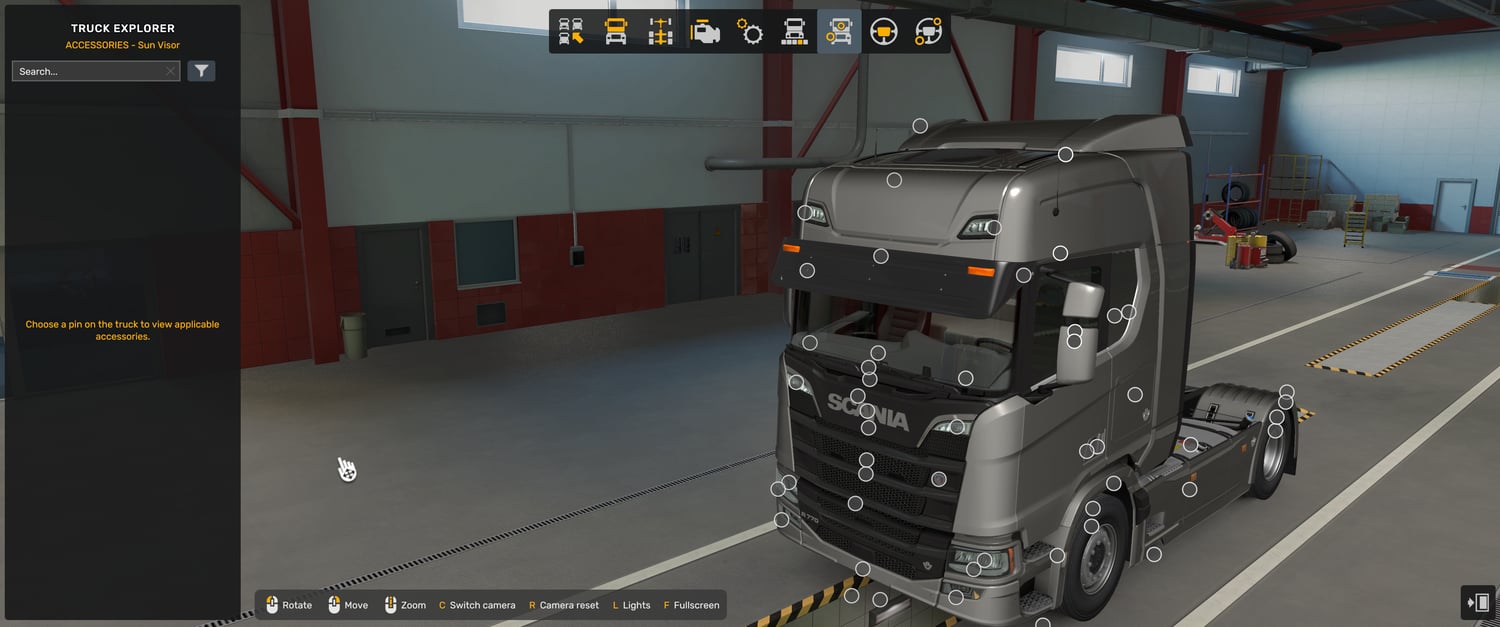1500x627 pixels.
Task: Clear the search box with the X
Action: 171,71
